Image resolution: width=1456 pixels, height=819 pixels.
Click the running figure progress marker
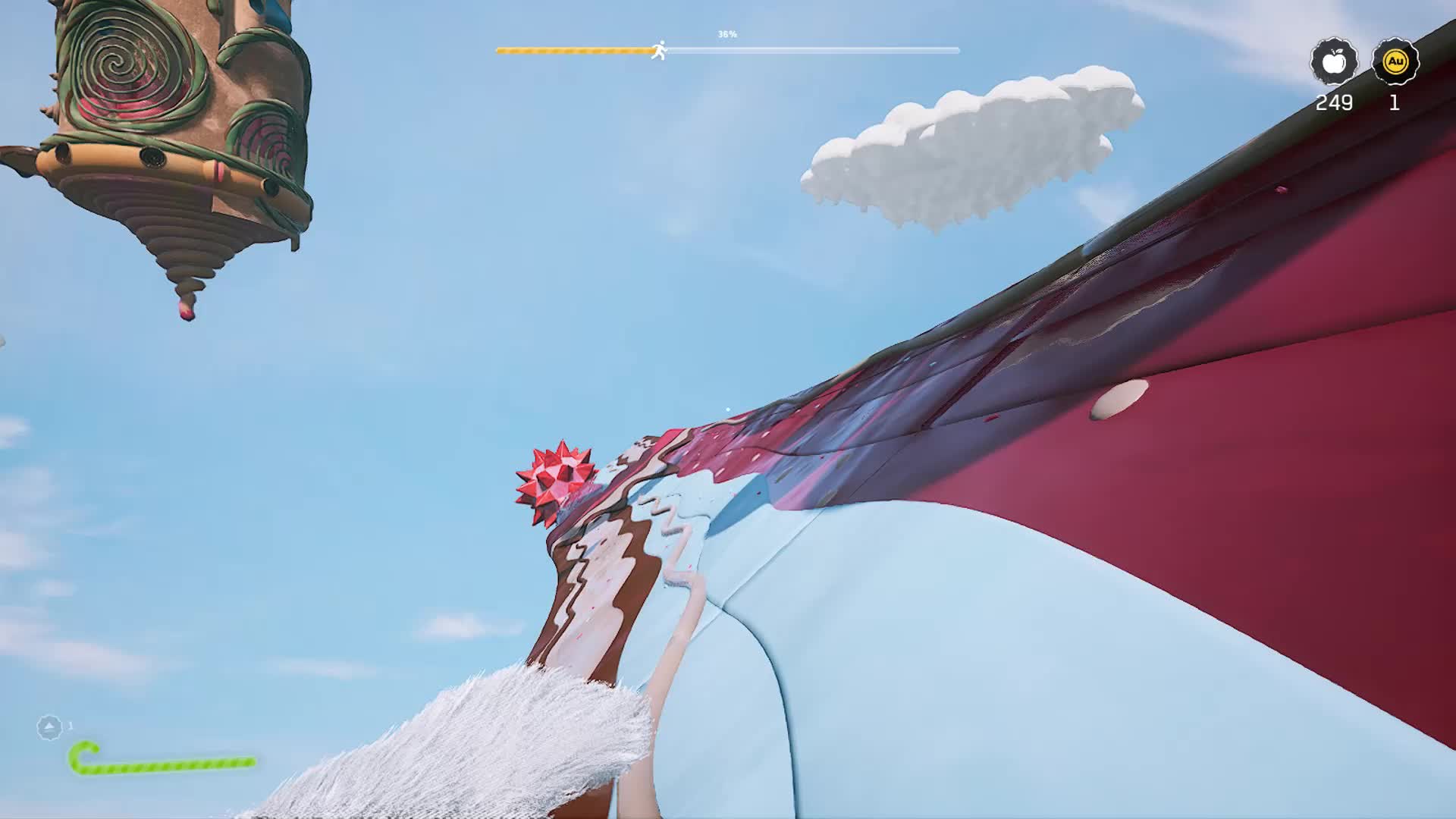(660, 51)
